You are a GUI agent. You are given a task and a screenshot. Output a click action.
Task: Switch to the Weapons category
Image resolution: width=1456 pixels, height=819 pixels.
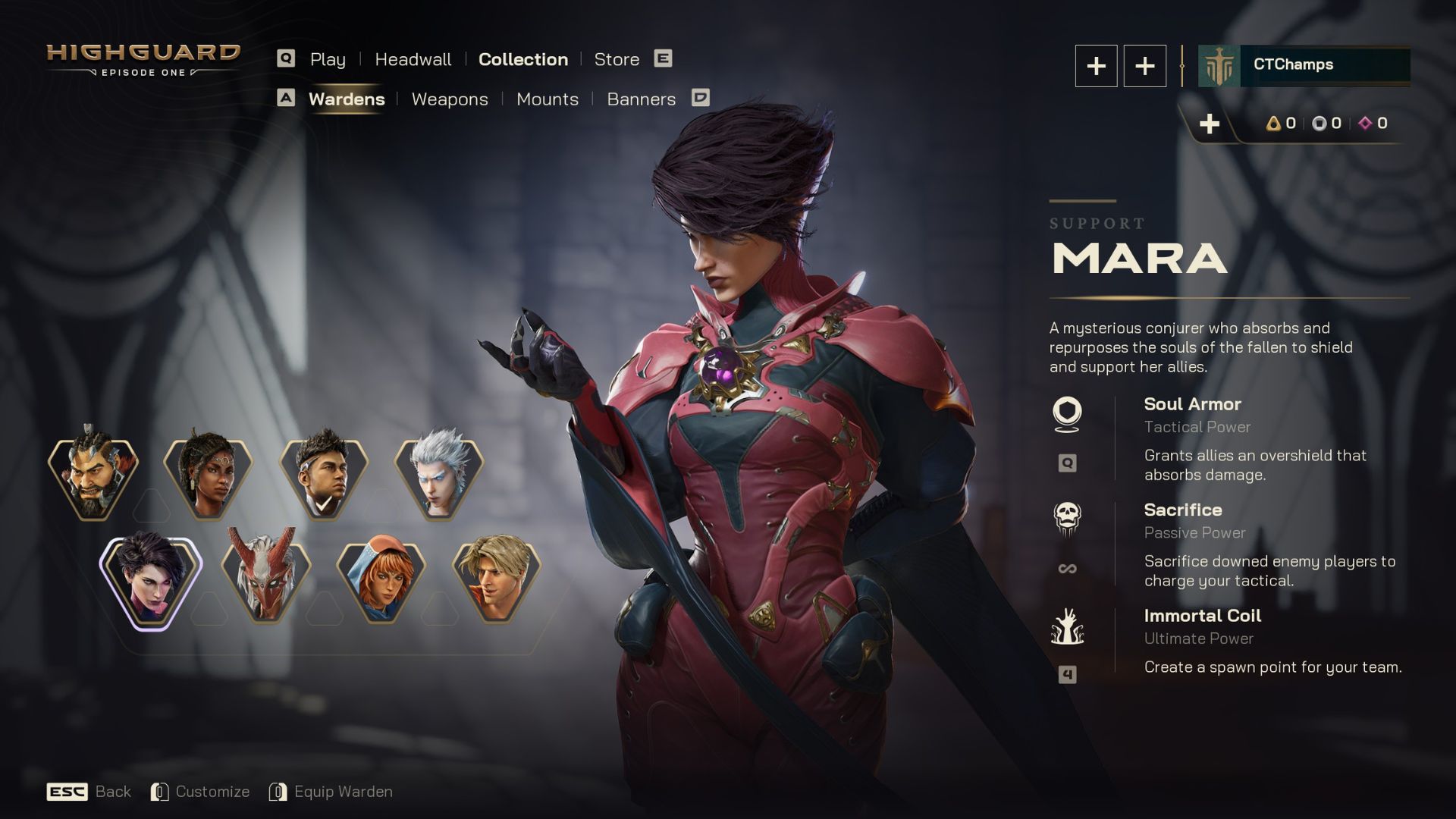(450, 99)
